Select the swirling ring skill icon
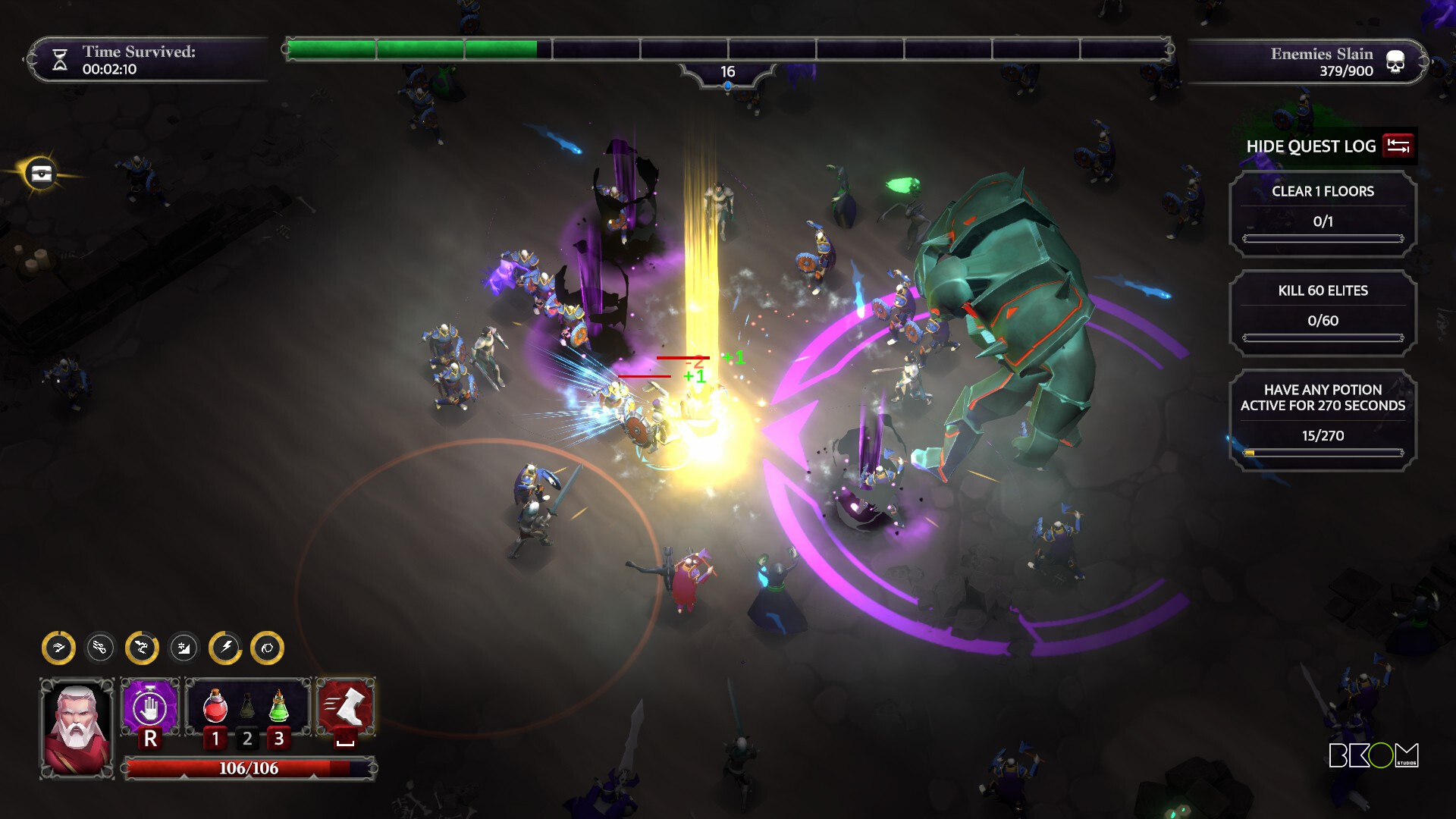Image resolution: width=1456 pixels, height=819 pixels. point(267,648)
